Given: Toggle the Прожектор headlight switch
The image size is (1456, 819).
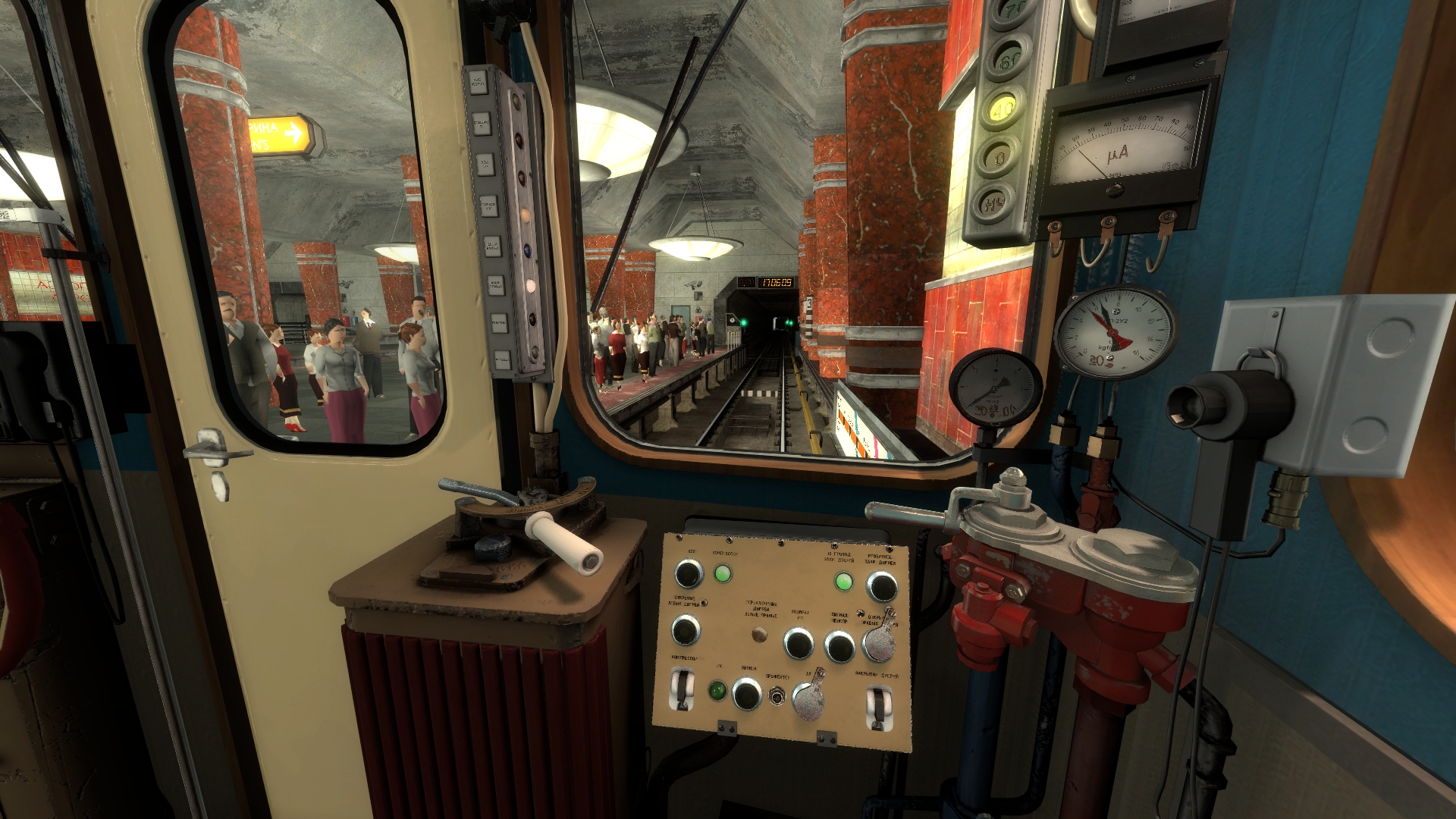Looking at the screenshot, I should [x=776, y=695].
